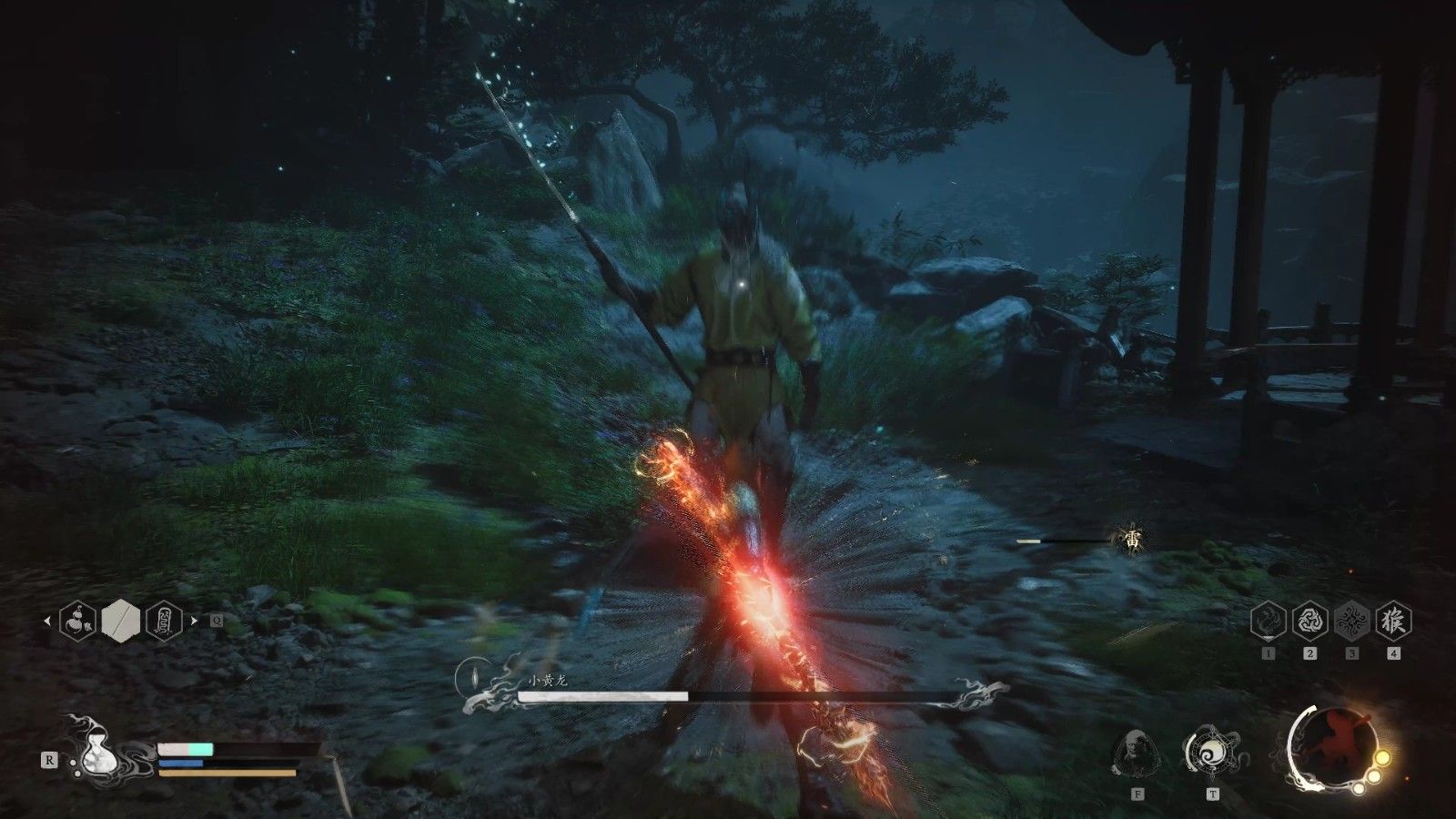
Task: Cycle quick items with the left arrow
Action: click(x=47, y=622)
